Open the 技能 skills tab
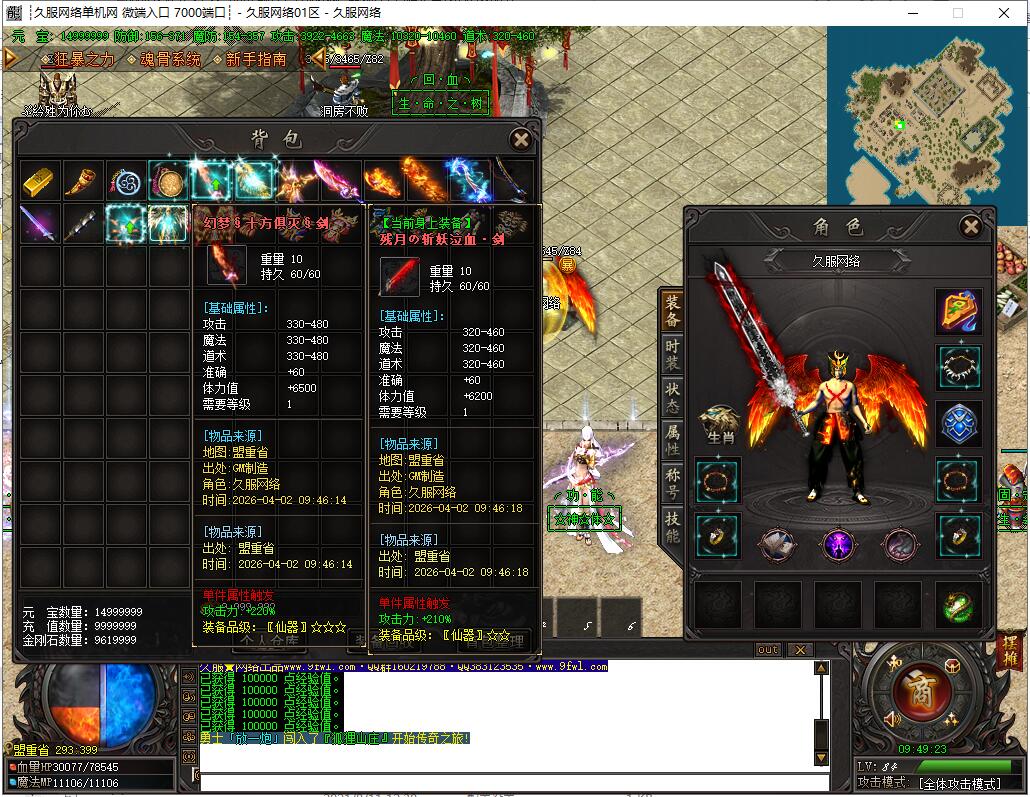The height and width of the screenshot is (797, 1030). tap(672, 527)
